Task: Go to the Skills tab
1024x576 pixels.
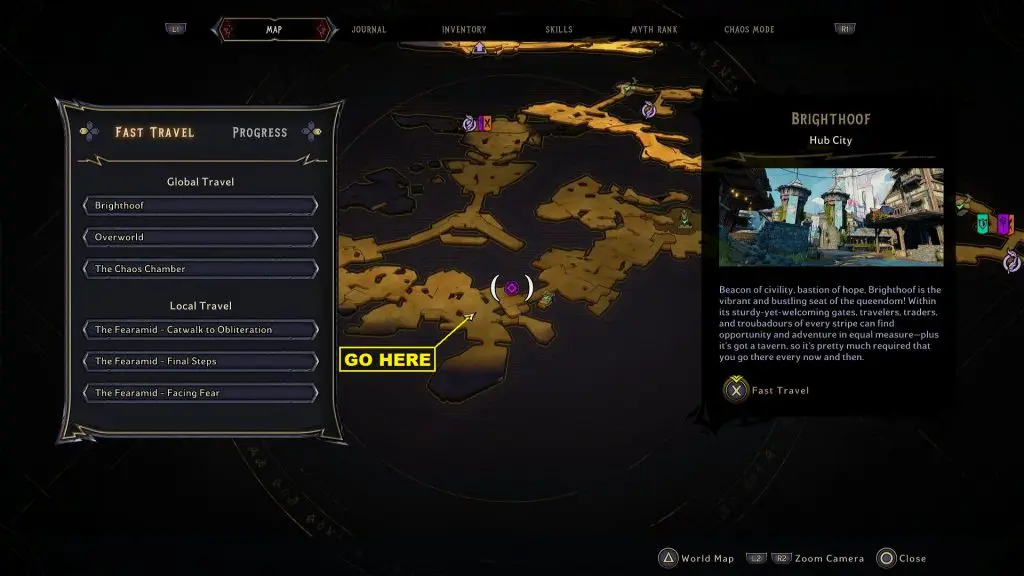Action: click(x=559, y=30)
